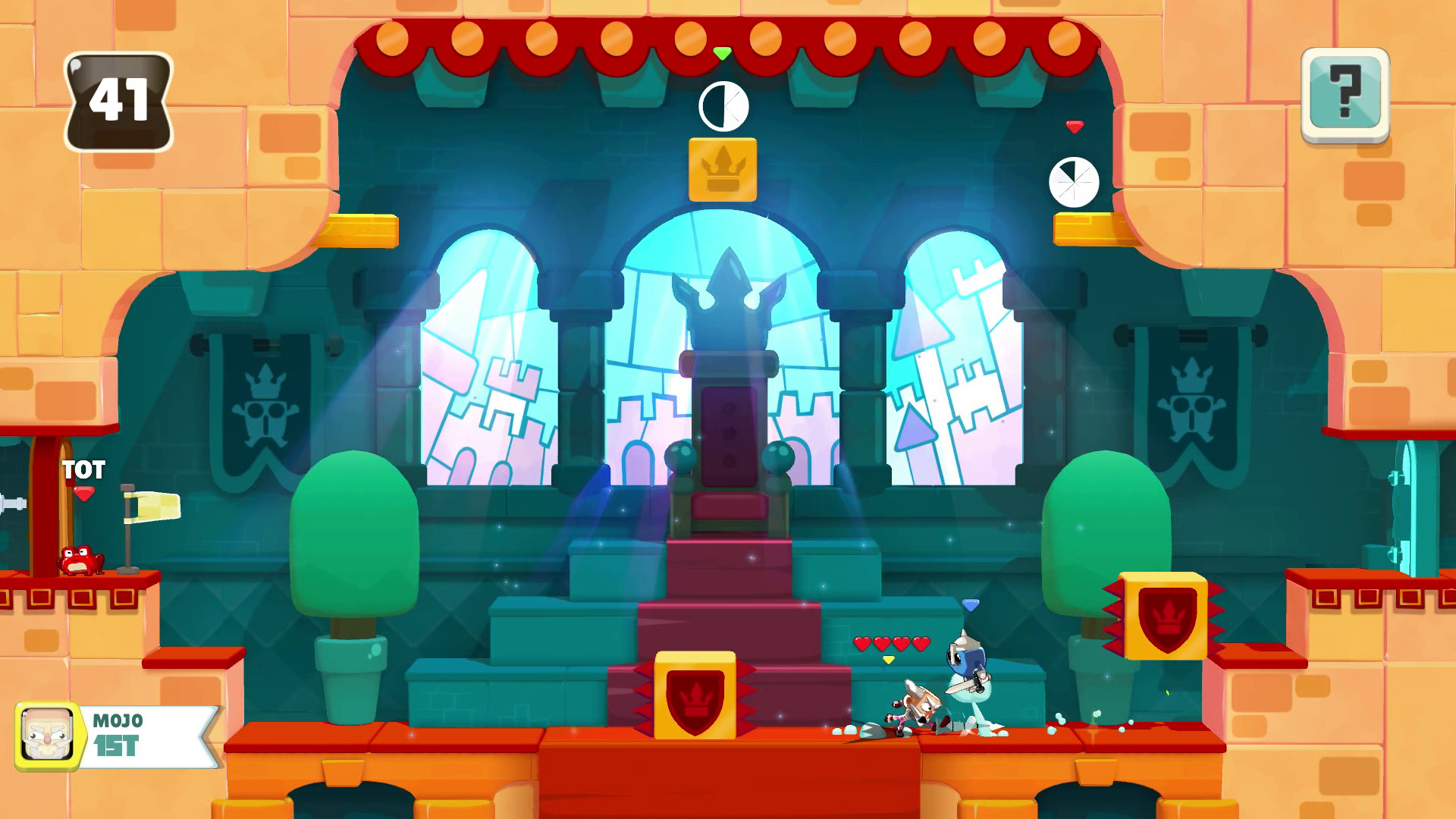Click the wizard portrait in the MOJO banner
Image resolution: width=1456 pixels, height=819 pixels.
pyautogui.click(x=48, y=732)
